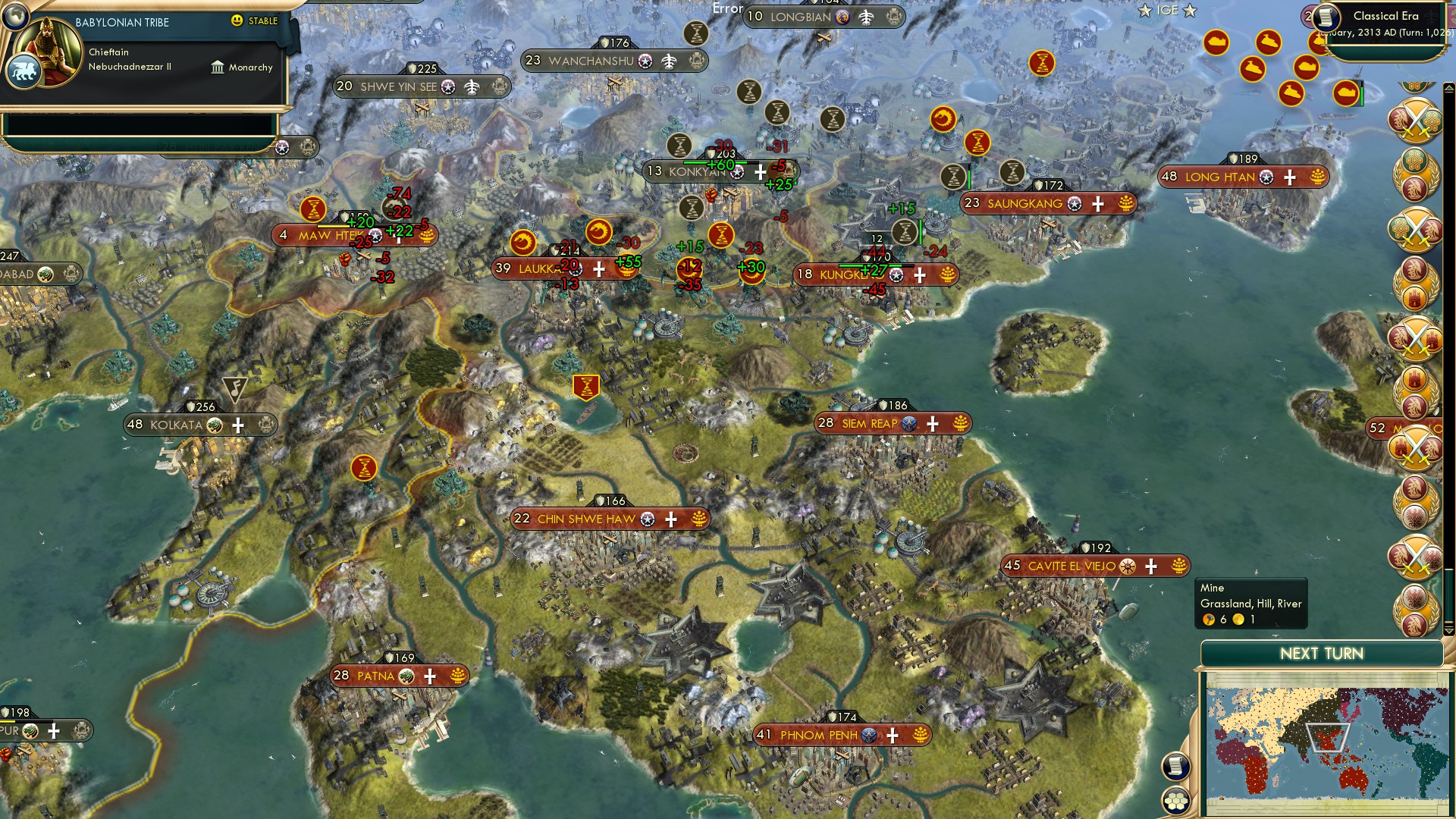
Task: Open the Cavite El Viejo city banner
Action: click(1071, 566)
